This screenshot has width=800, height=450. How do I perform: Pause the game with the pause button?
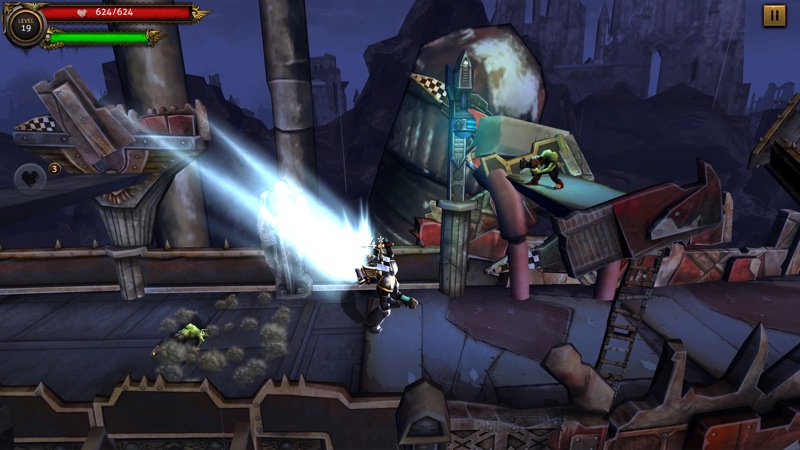point(774,16)
